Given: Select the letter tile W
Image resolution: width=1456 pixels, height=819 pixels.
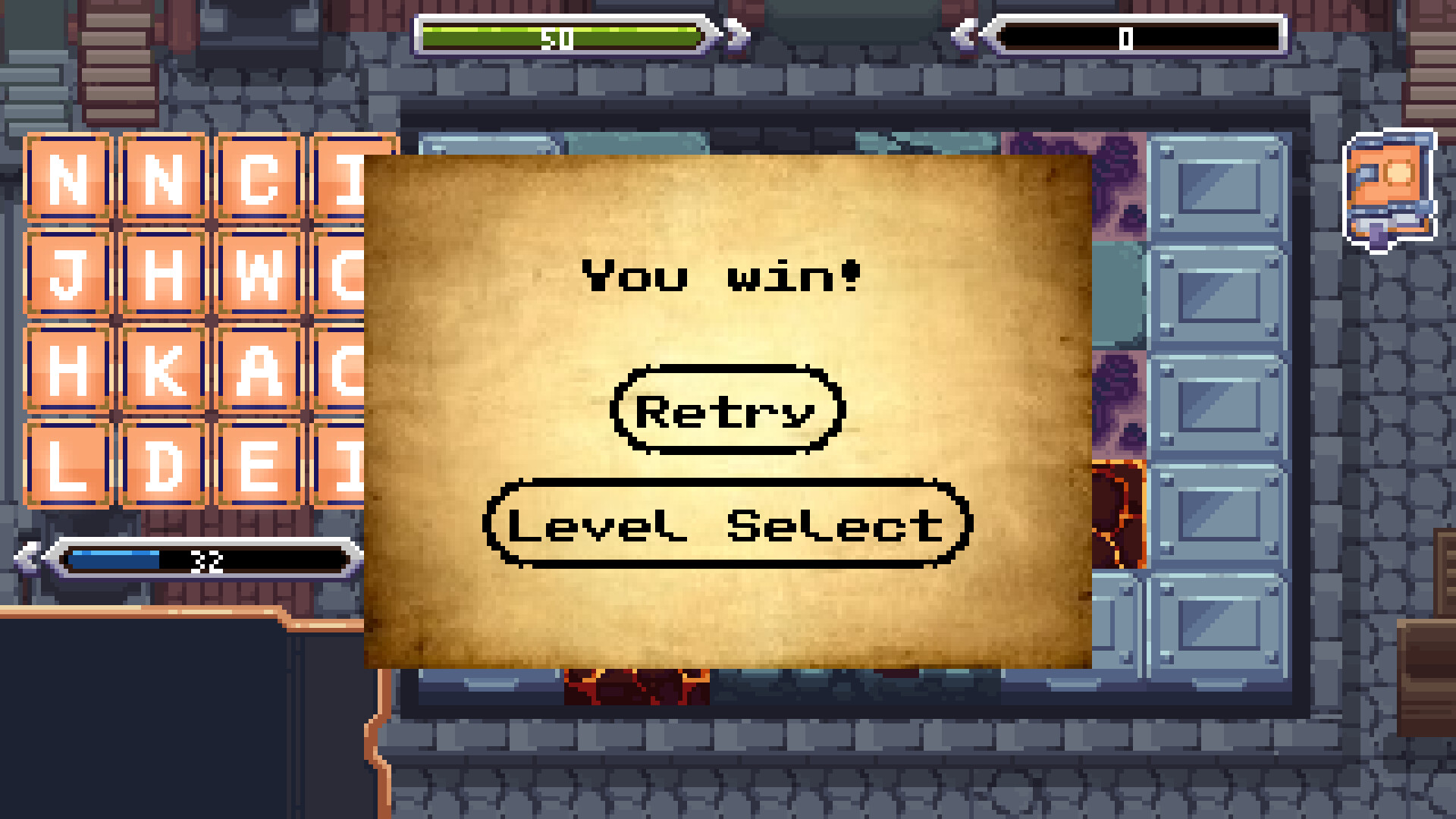Looking at the screenshot, I should point(259,271).
